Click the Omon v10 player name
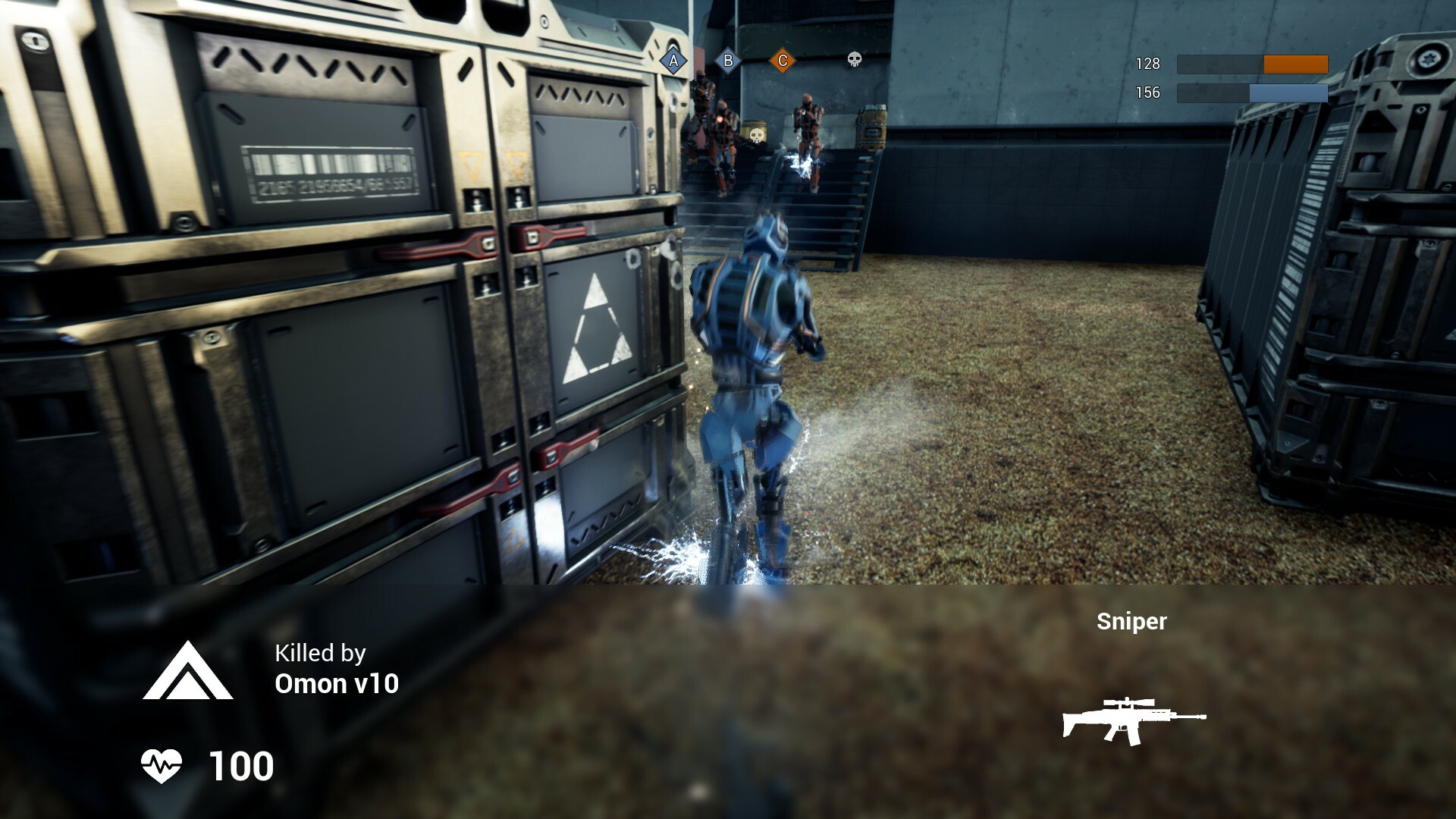This screenshot has width=1456, height=819. pos(337,684)
